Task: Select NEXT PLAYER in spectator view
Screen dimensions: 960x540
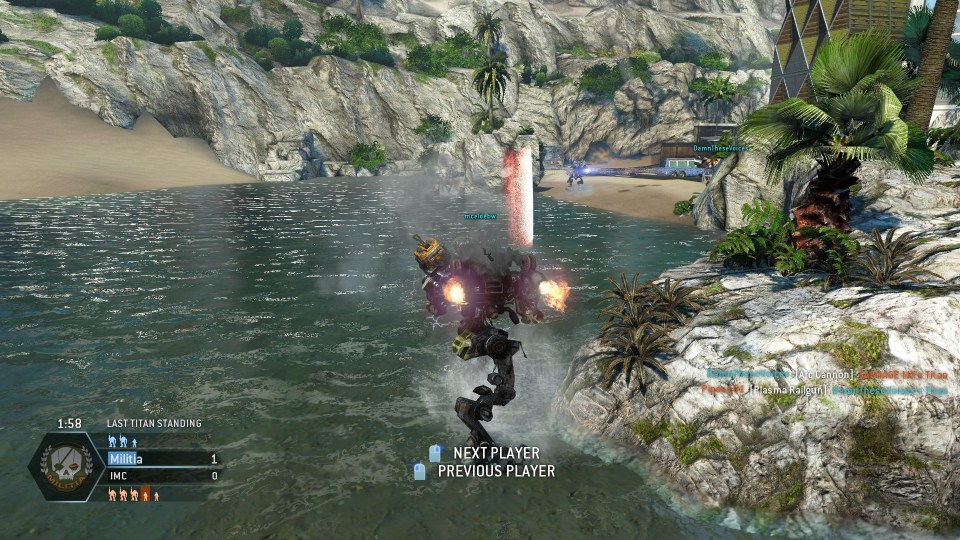Action: click(495, 453)
